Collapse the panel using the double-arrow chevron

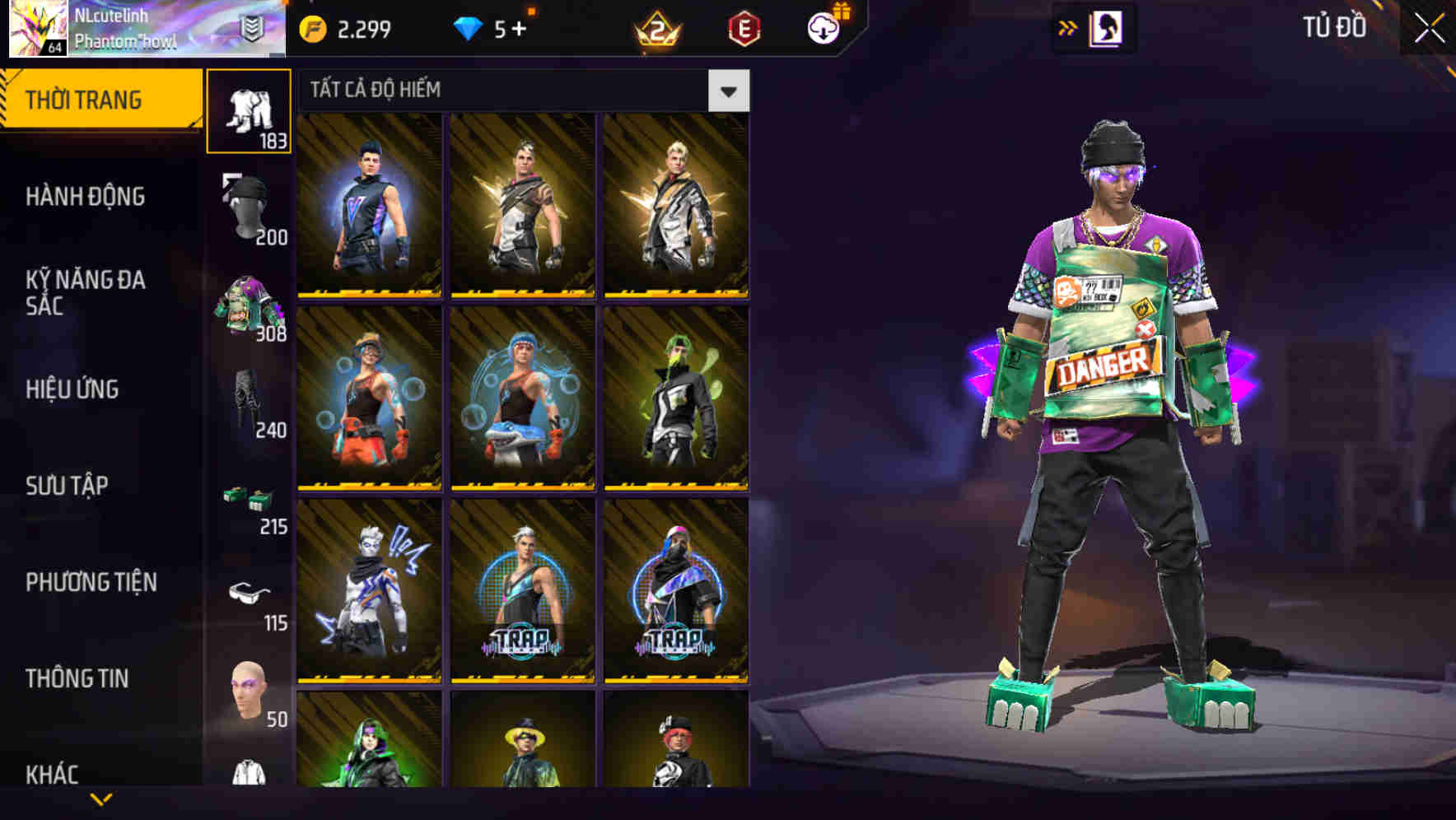(x=1069, y=27)
